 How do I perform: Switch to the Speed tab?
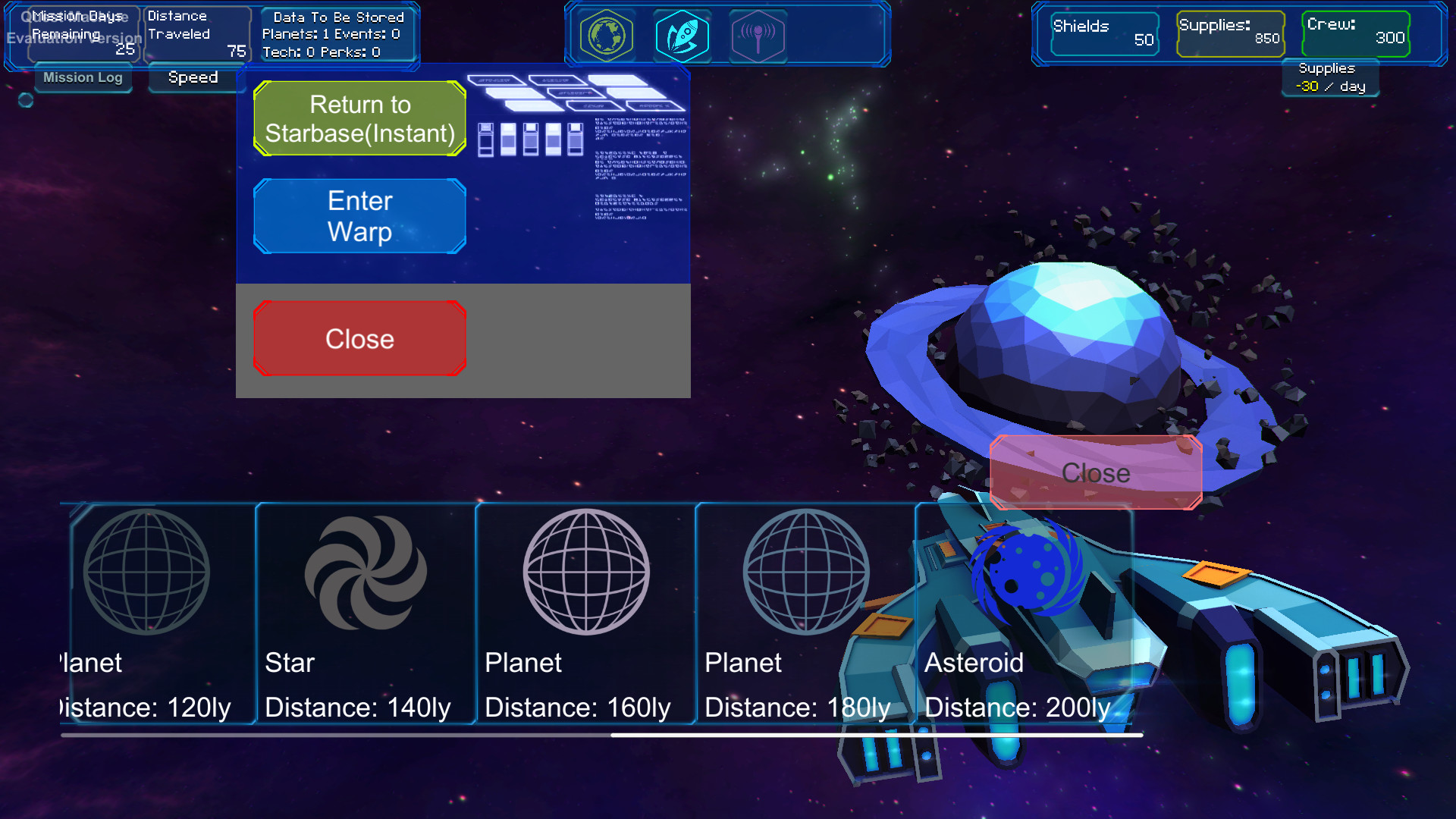(x=193, y=77)
